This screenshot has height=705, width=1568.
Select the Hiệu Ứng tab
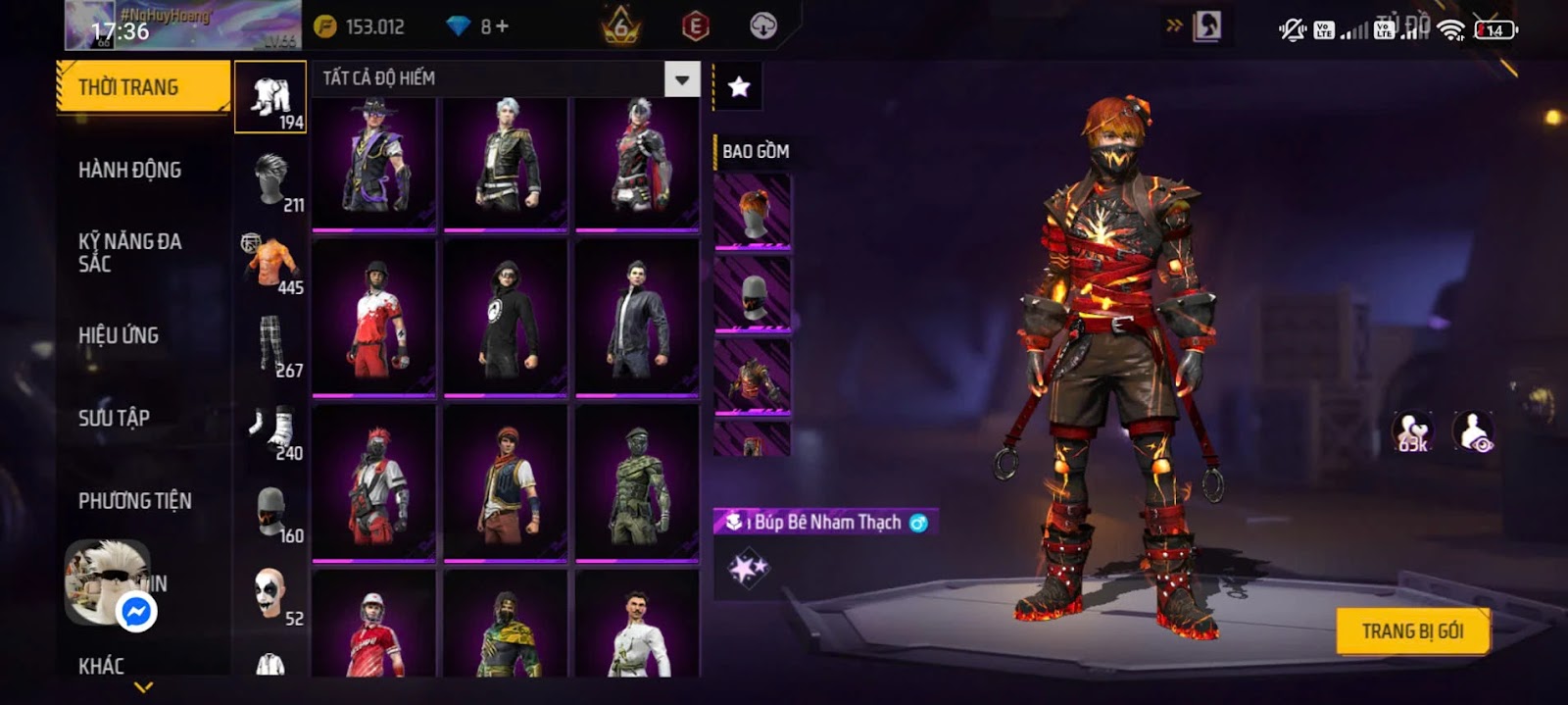pos(119,335)
